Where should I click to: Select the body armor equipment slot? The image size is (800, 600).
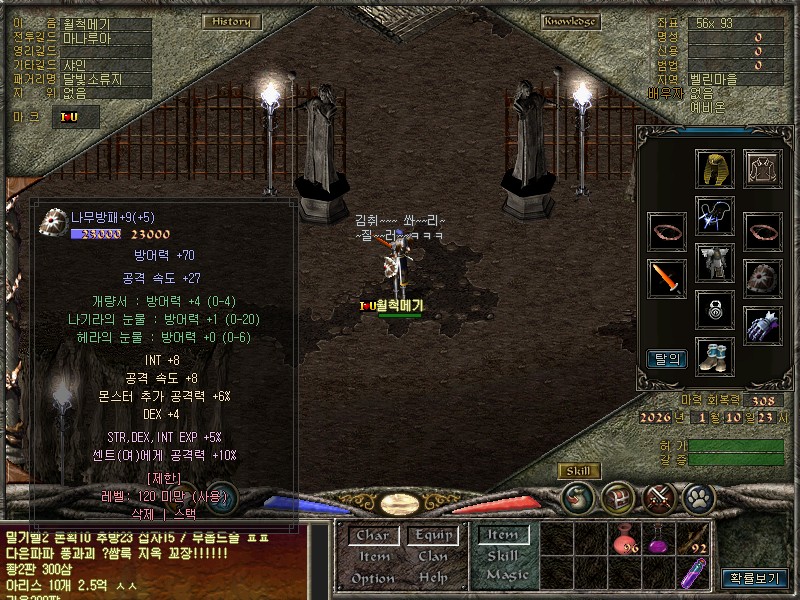click(x=715, y=263)
